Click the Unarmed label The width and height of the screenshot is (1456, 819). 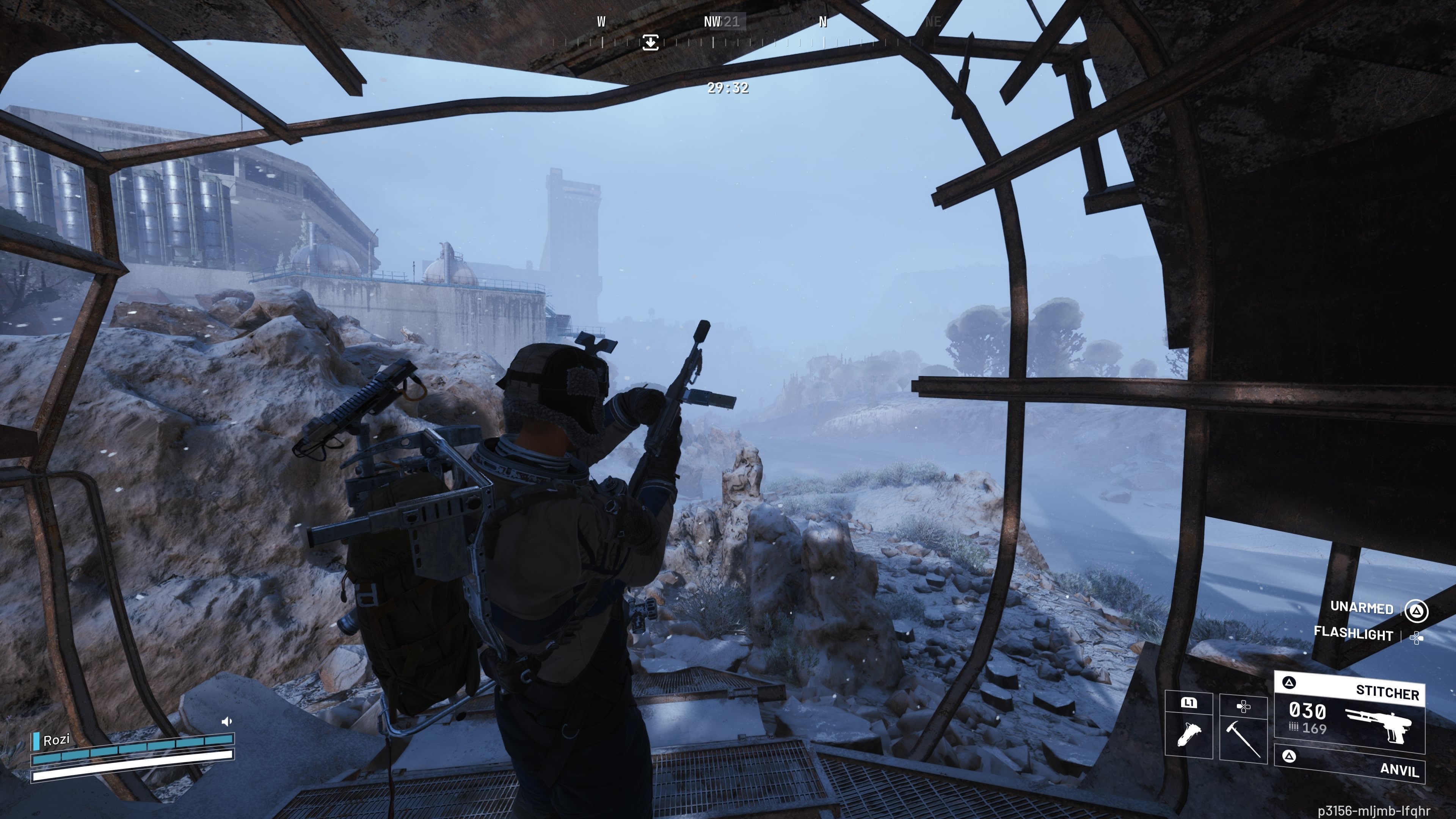pyautogui.click(x=1361, y=607)
